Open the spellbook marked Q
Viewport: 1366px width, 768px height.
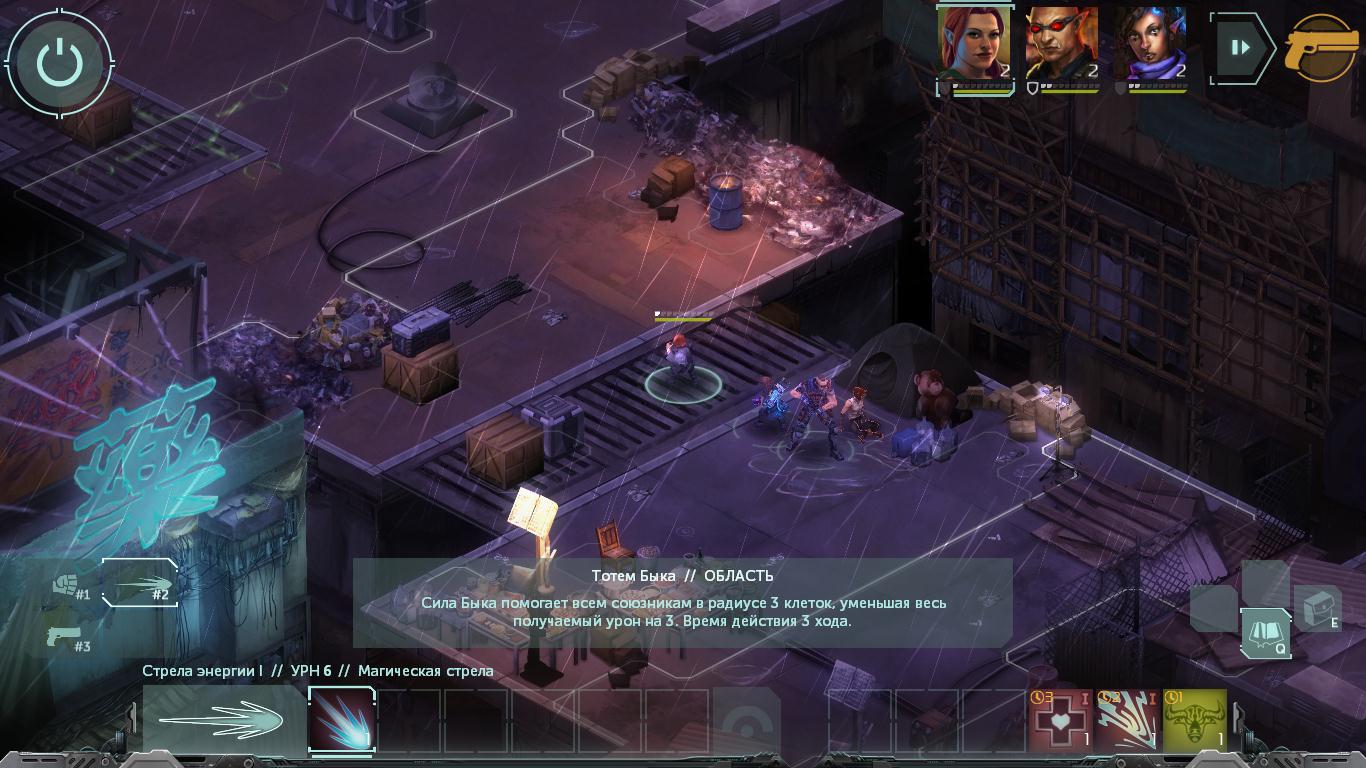(1264, 634)
